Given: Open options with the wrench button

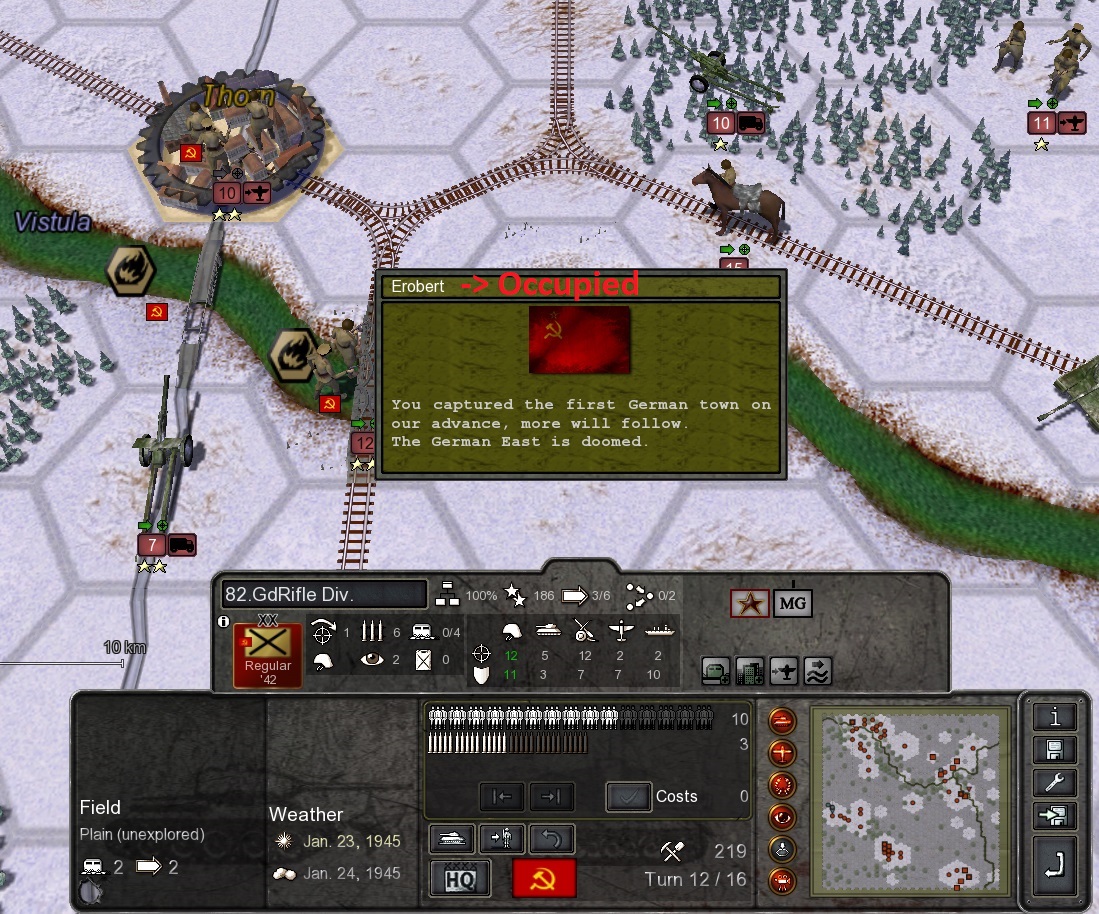Looking at the screenshot, I should (x=1055, y=783).
